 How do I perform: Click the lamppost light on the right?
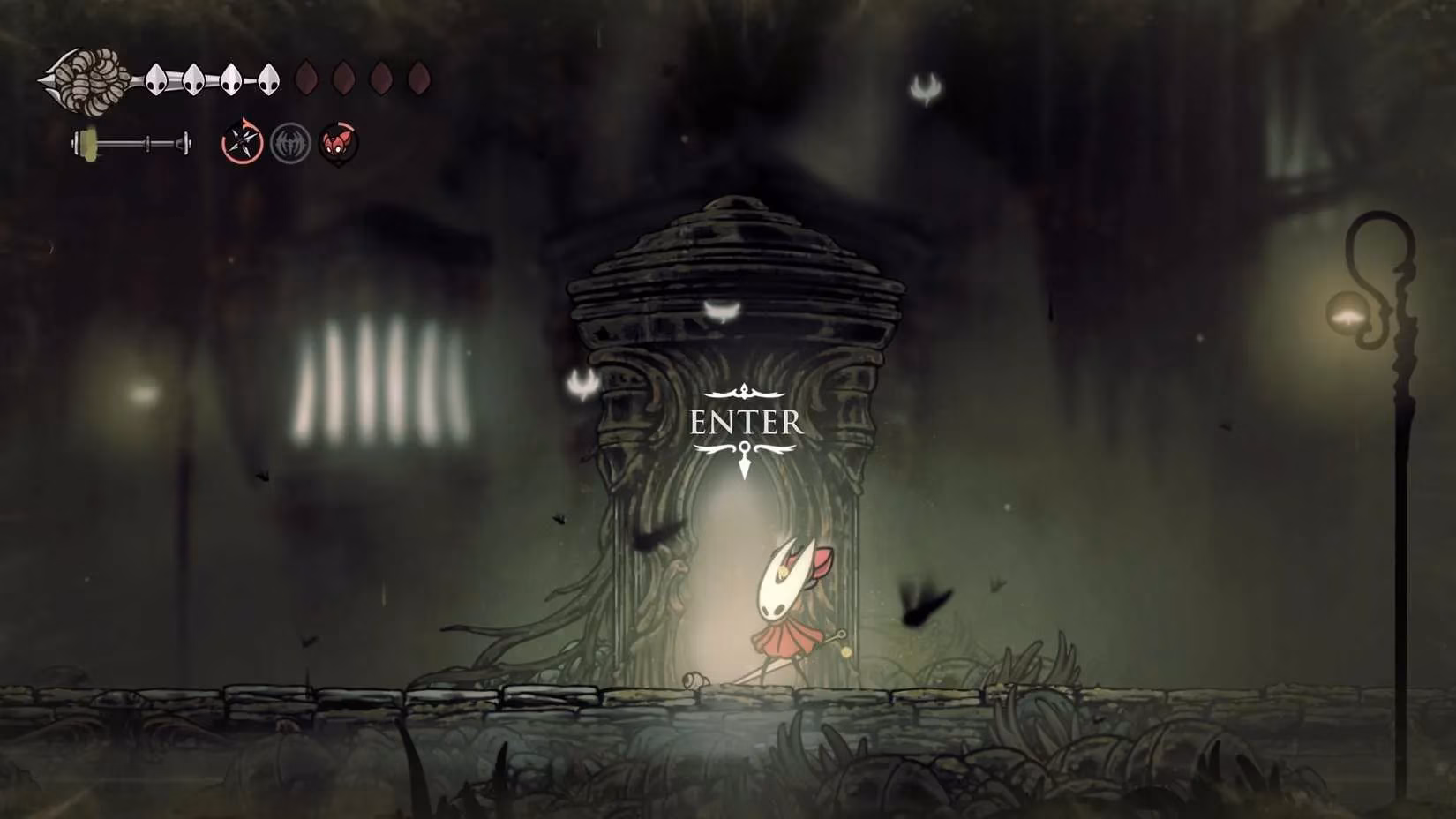[1348, 313]
